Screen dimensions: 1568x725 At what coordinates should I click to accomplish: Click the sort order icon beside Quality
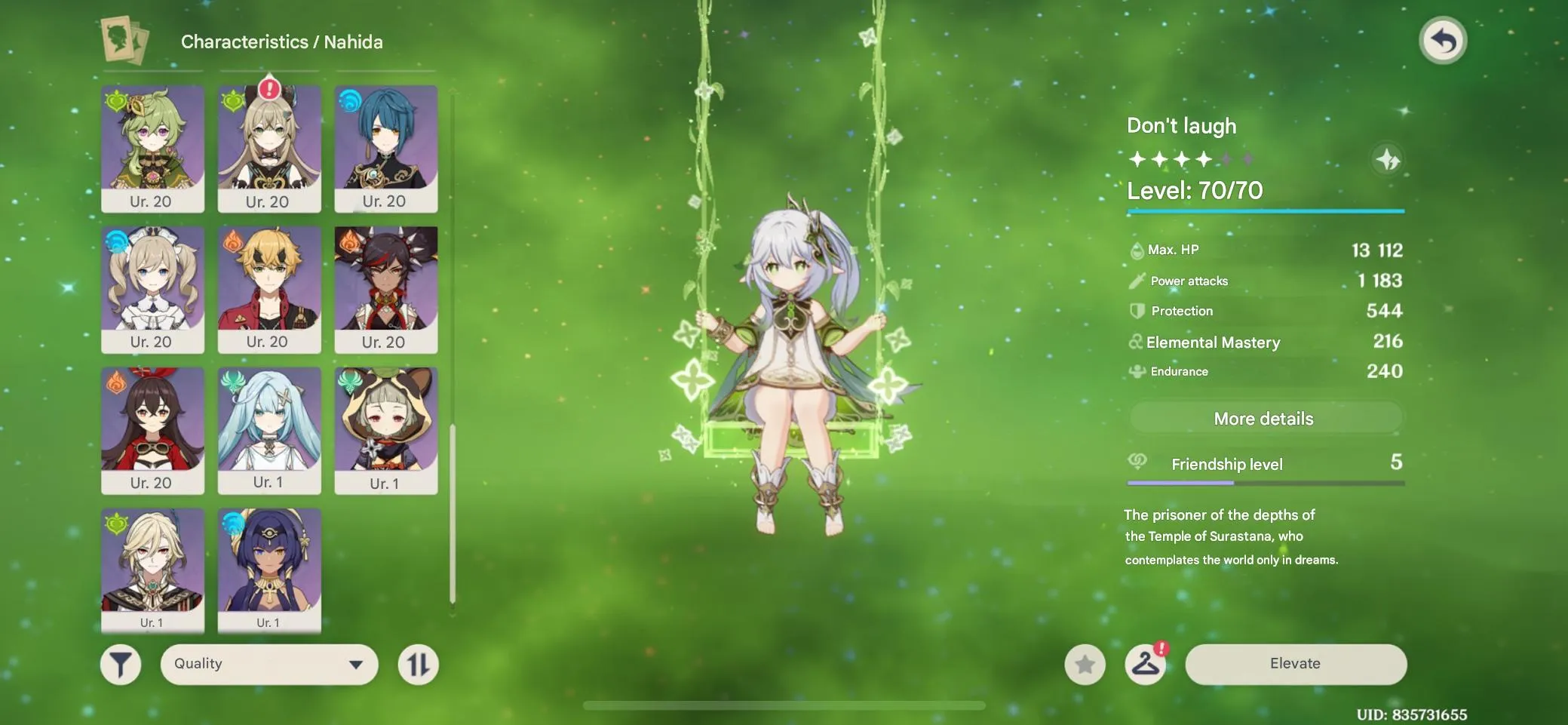[419, 664]
